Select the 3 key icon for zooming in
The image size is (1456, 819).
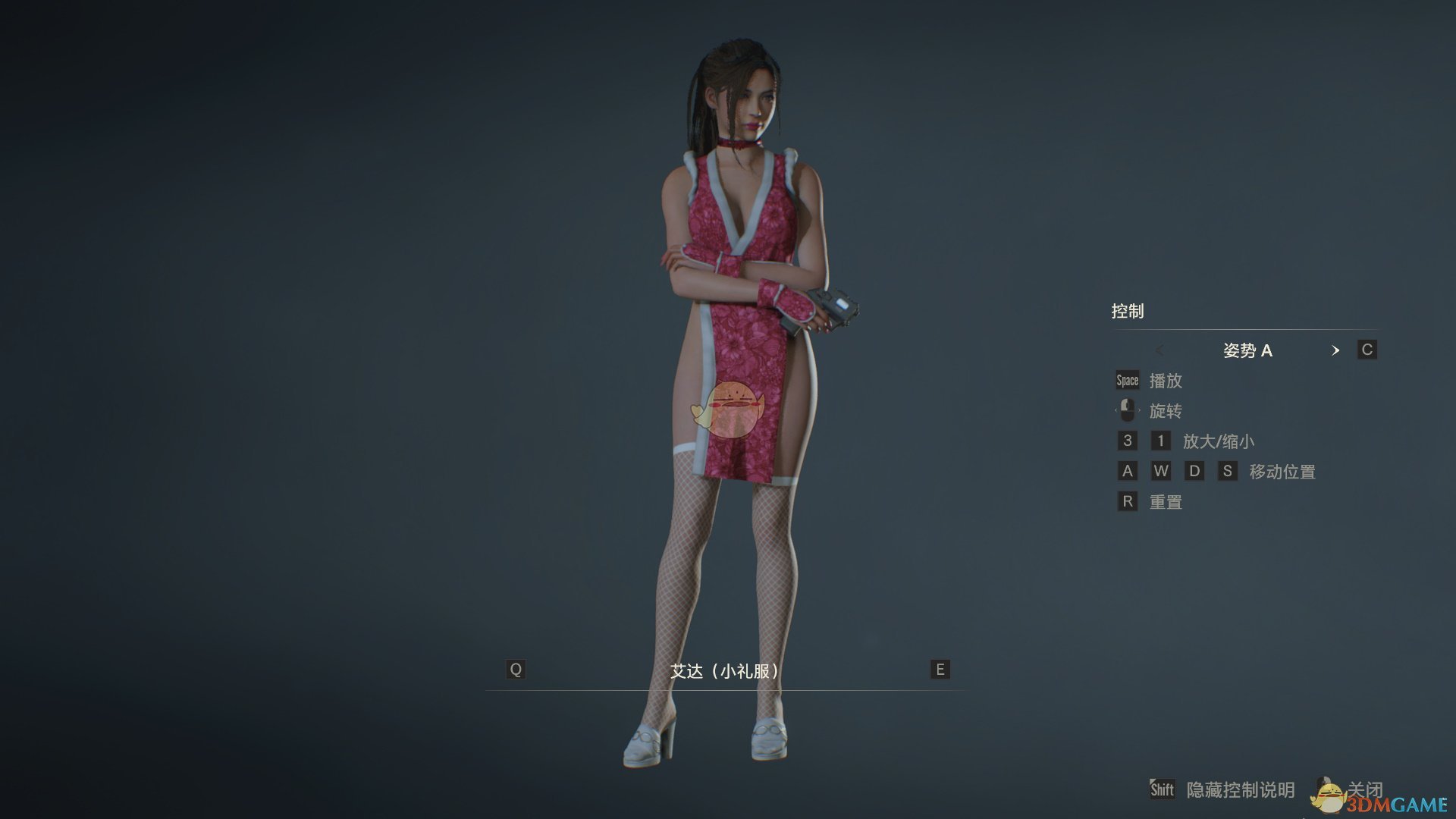[x=1128, y=441]
